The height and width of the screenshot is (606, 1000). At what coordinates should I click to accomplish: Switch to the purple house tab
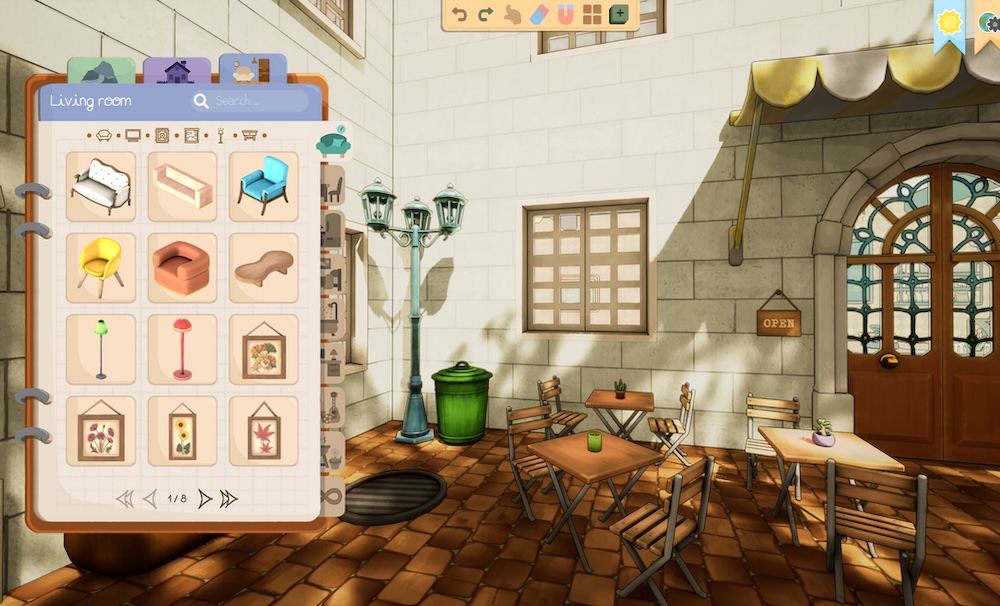click(177, 72)
